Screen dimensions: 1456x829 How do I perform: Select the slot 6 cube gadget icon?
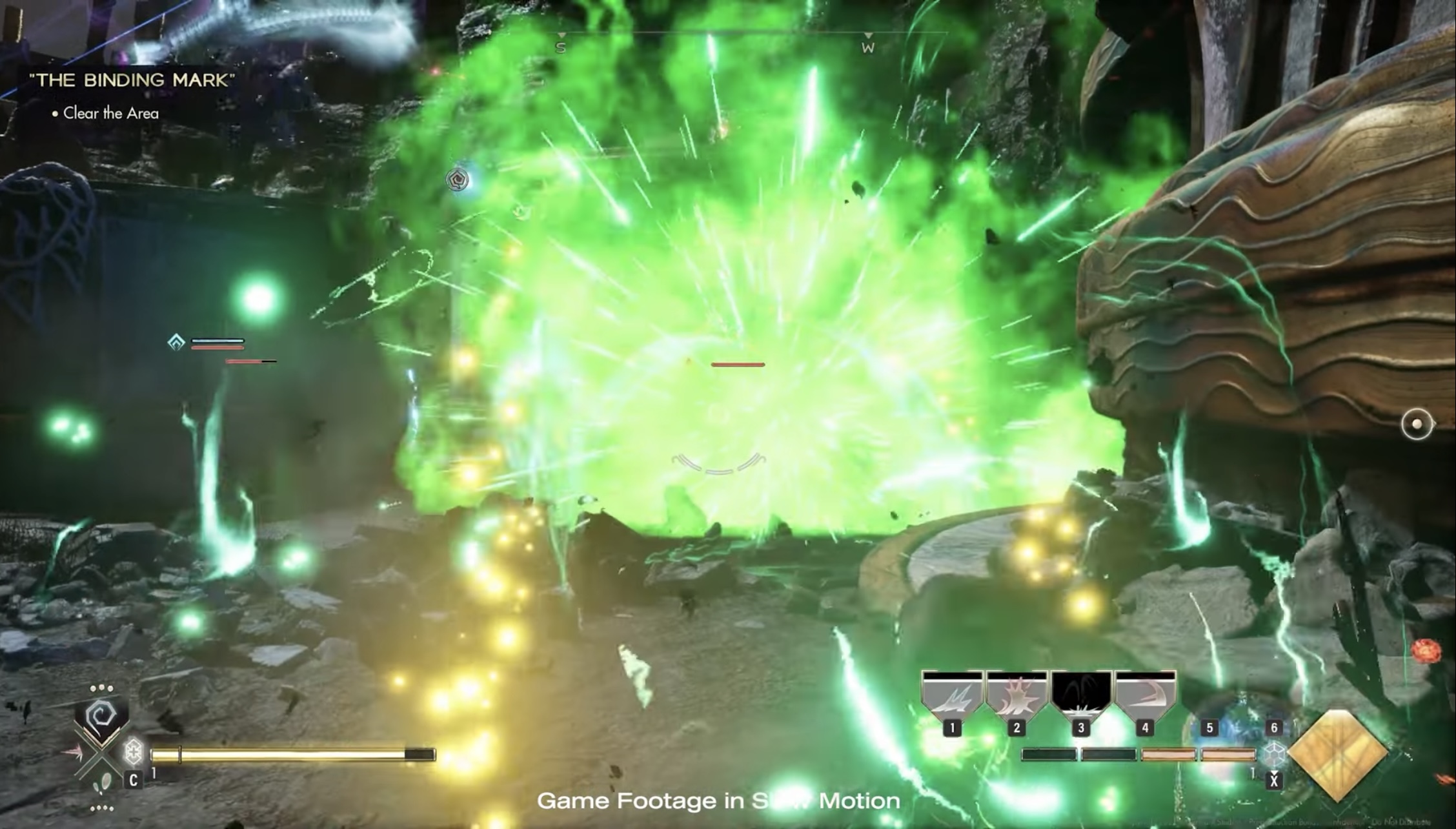tap(1274, 754)
